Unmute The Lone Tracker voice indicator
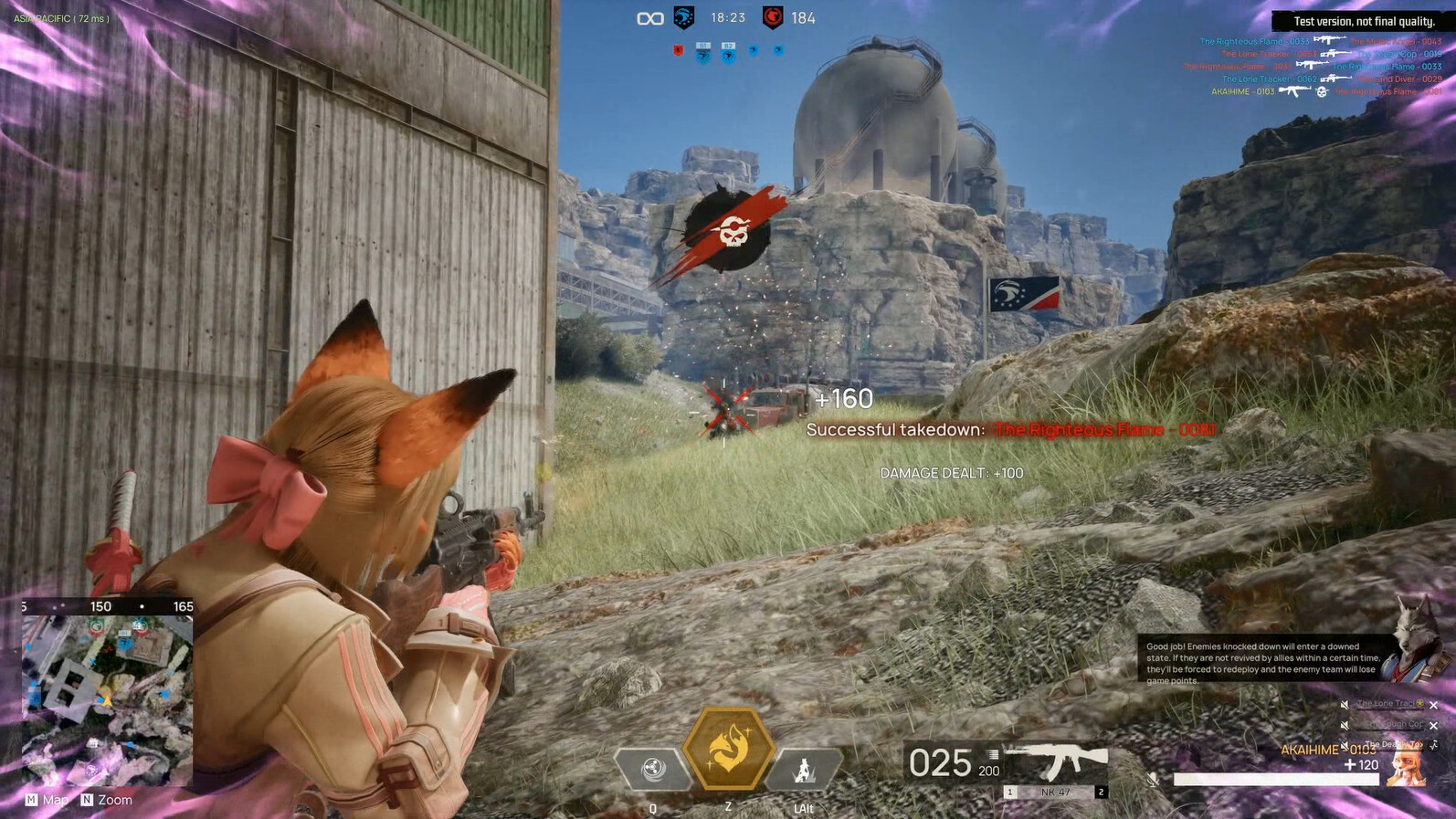The image size is (1456, 819). pyautogui.click(x=1345, y=704)
